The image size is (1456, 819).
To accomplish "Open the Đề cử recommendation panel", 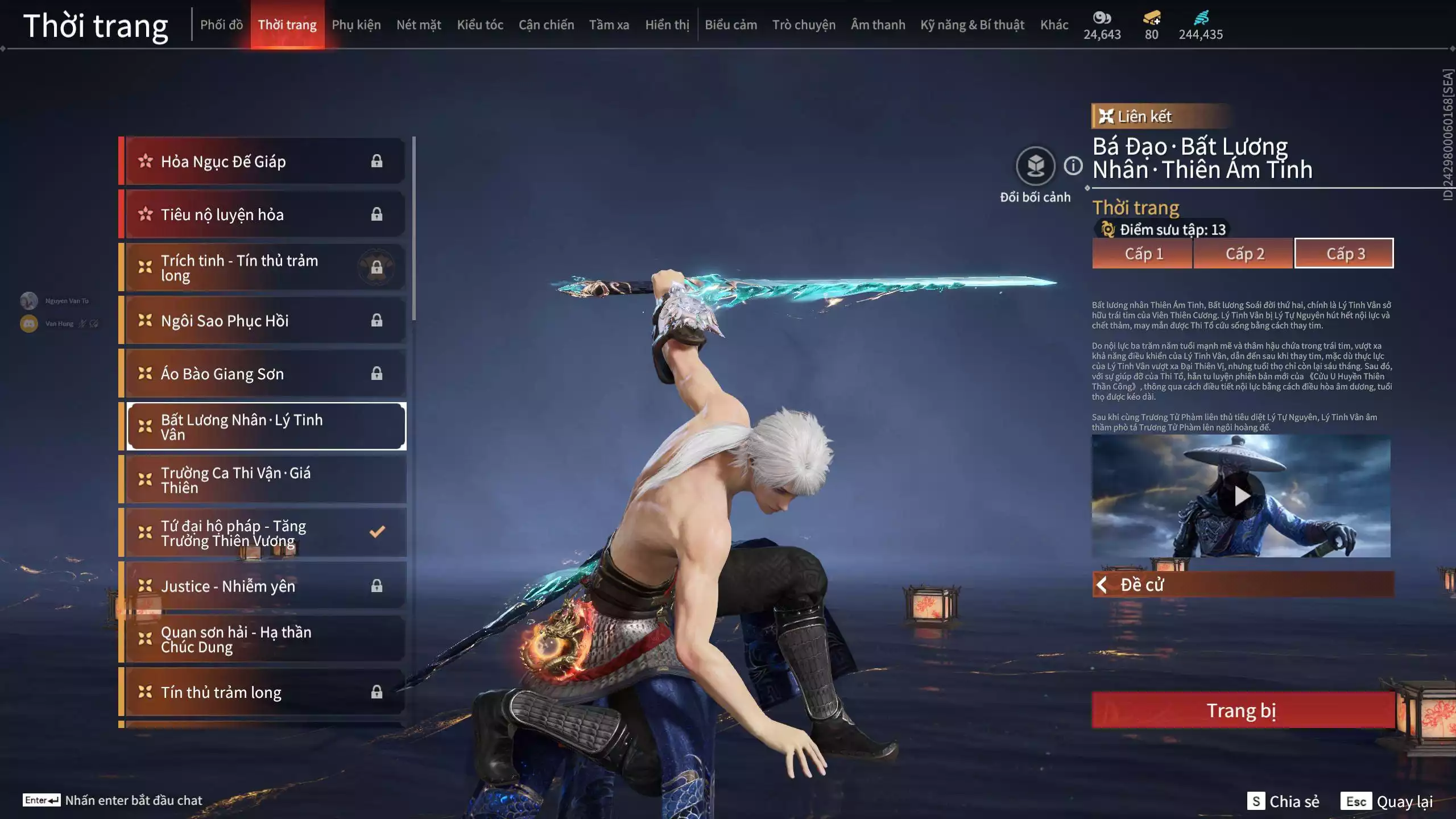I will click(1243, 585).
